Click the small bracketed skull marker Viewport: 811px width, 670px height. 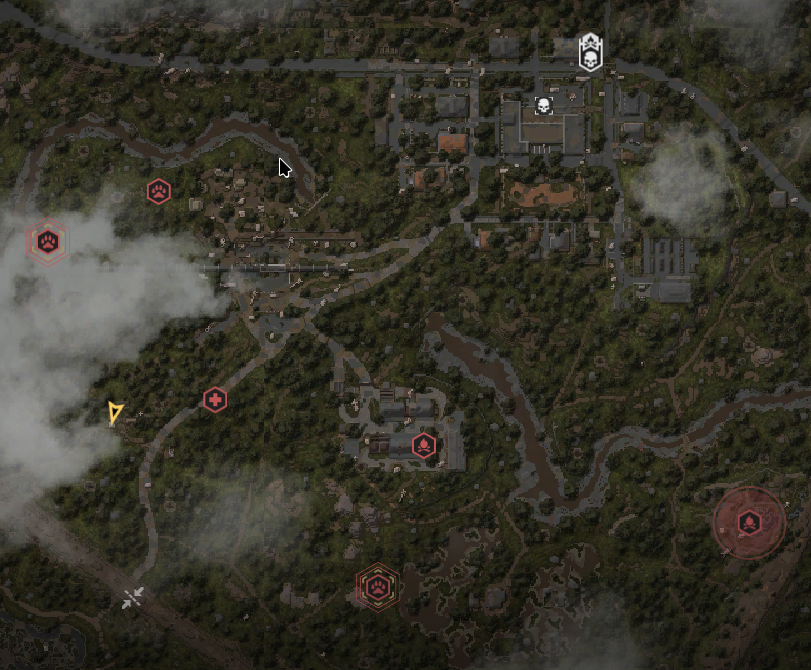click(543, 105)
